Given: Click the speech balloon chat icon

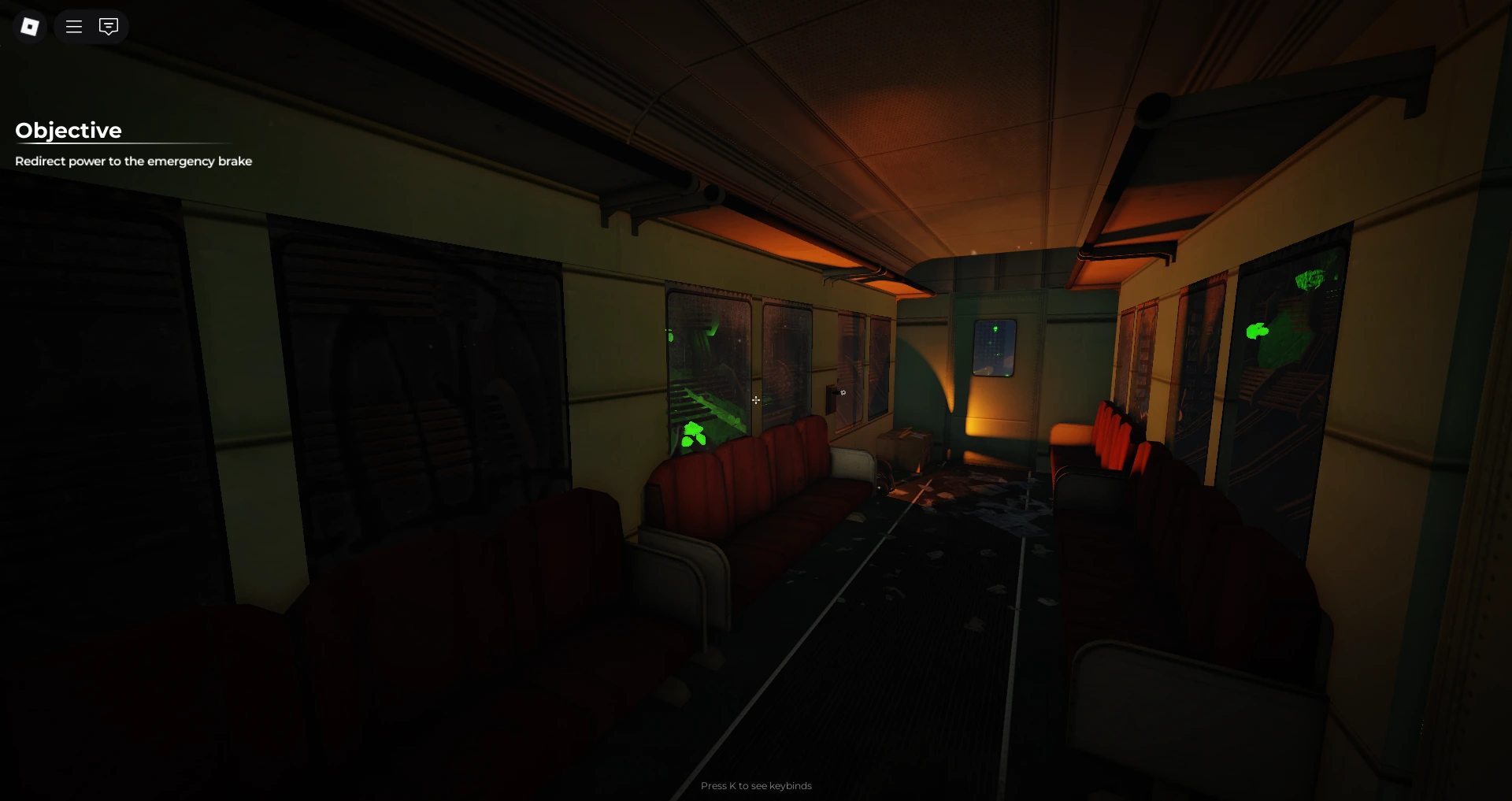Looking at the screenshot, I should pyautogui.click(x=108, y=26).
